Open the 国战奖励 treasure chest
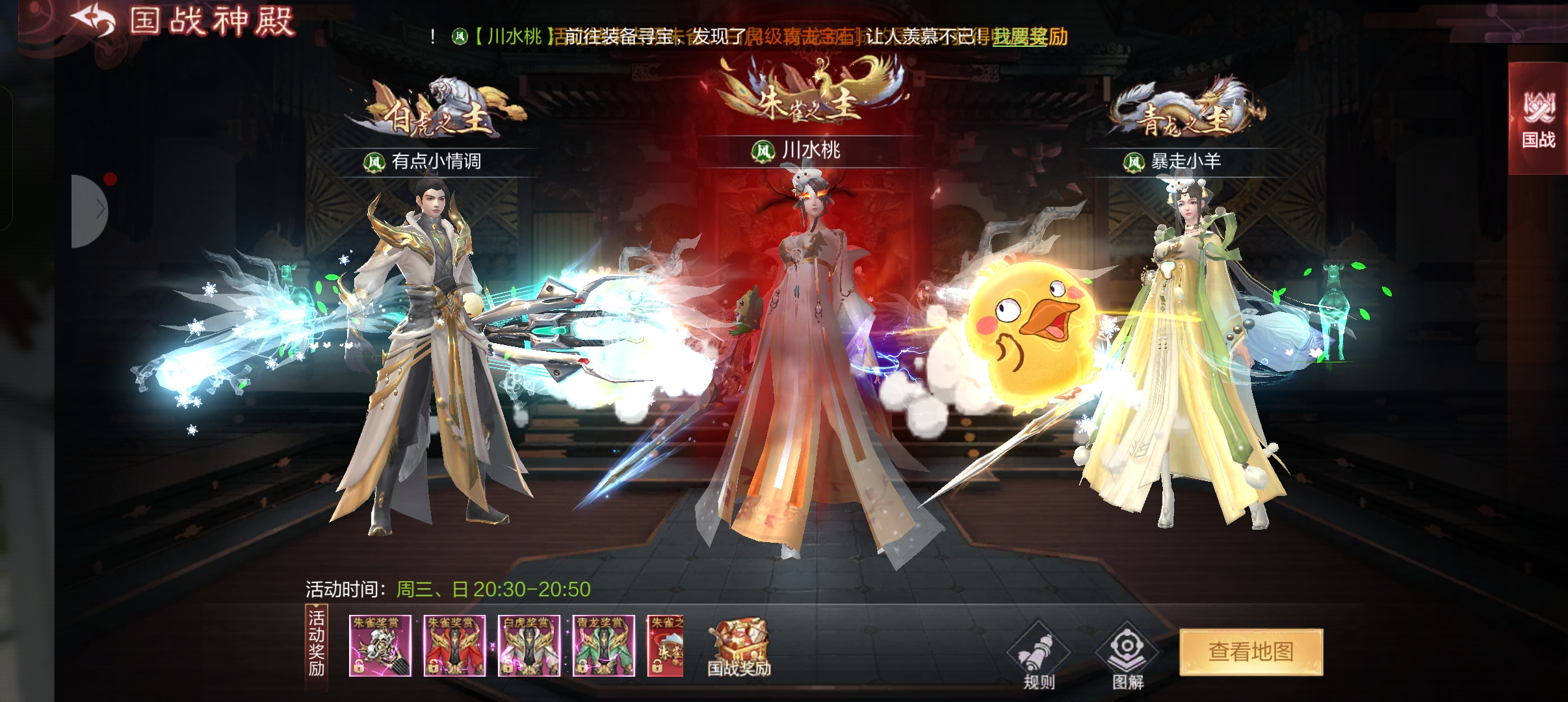This screenshot has height=702, width=1568. click(739, 648)
